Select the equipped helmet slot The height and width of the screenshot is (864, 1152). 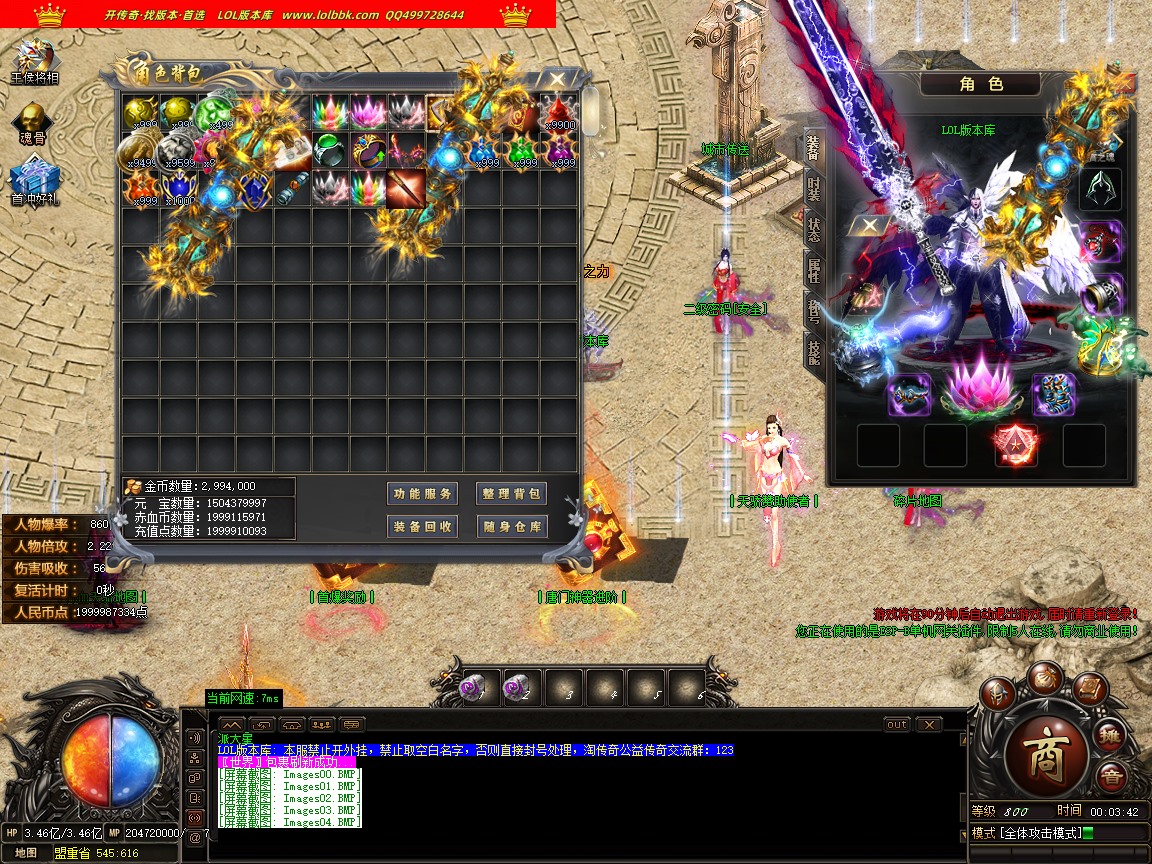pyautogui.click(x=1100, y=189)
